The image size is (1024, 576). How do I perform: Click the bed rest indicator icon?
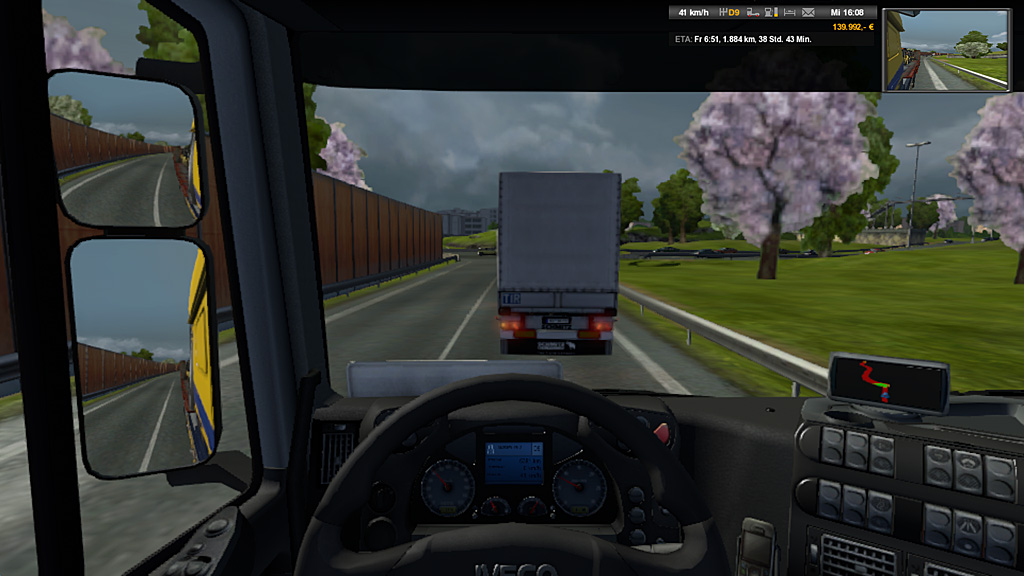coord(789,12)
